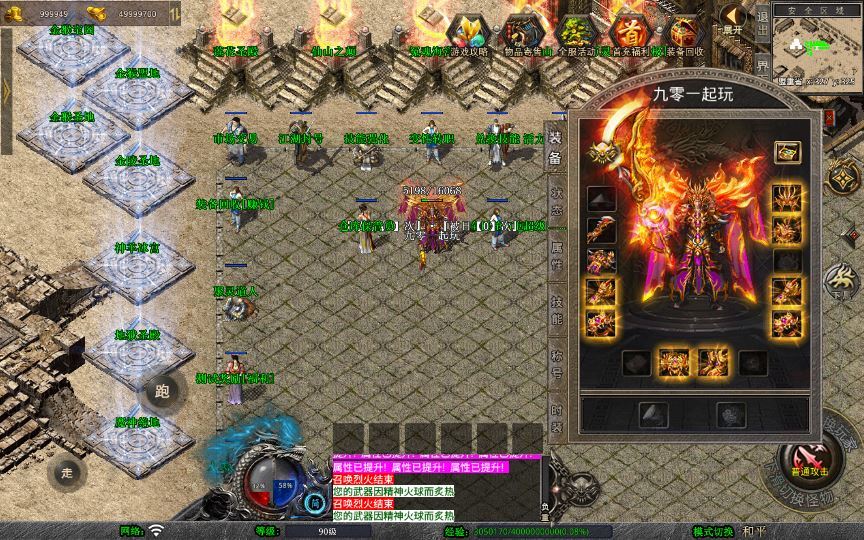This screenshot has width=864, height=540.
Task: Click the 模式切换 attack mode switch
Action: pos(720,531)
